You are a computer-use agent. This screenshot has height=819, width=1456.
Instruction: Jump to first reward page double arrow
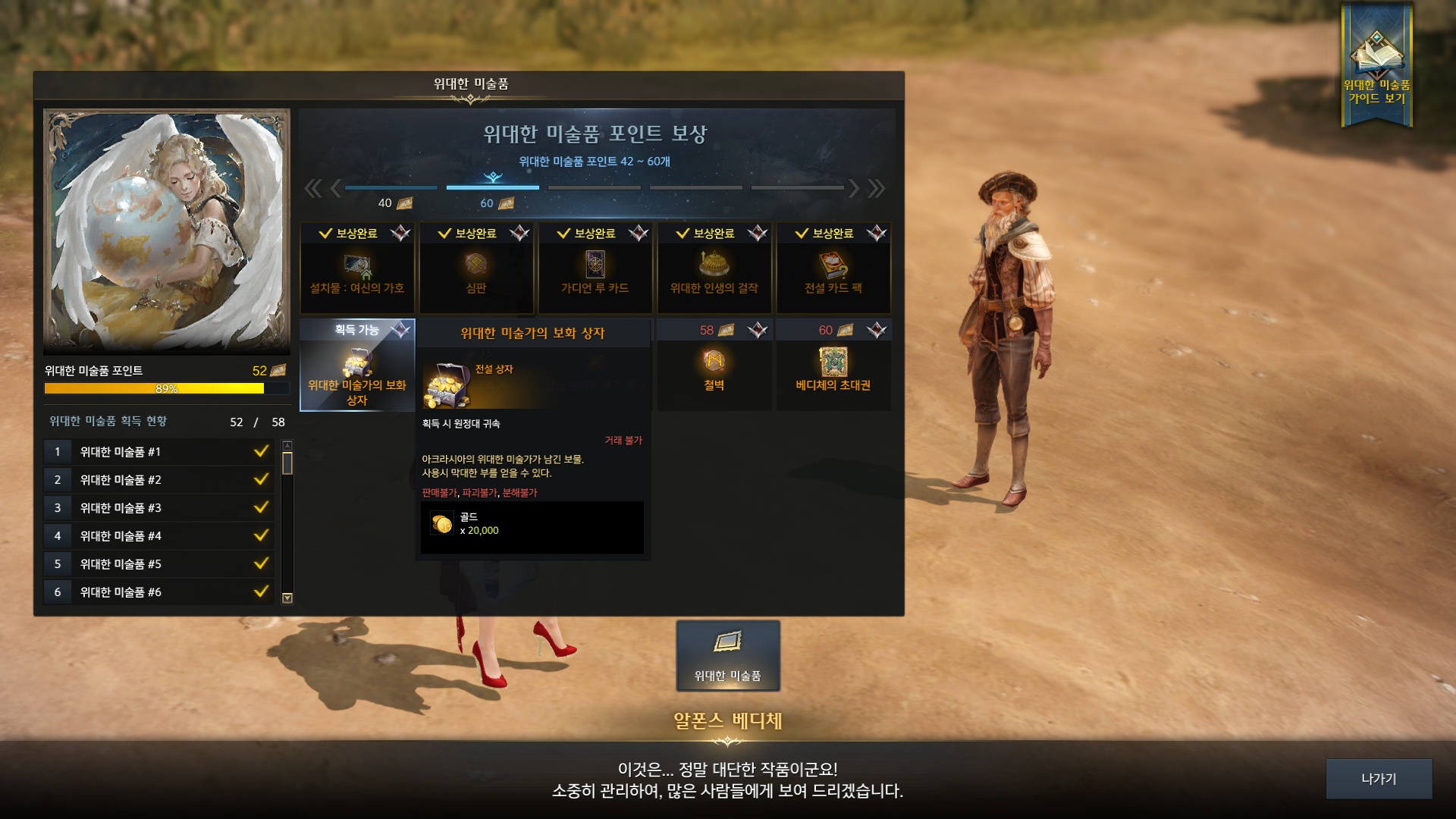point(312,188)
